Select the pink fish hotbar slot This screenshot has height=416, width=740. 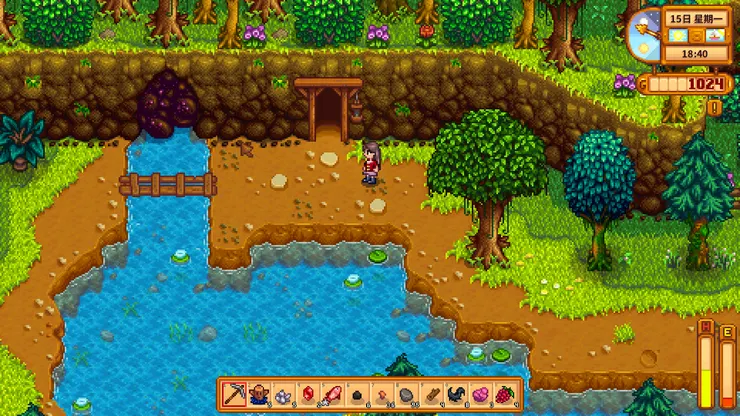pyautogui.click(x=332, y=393)
